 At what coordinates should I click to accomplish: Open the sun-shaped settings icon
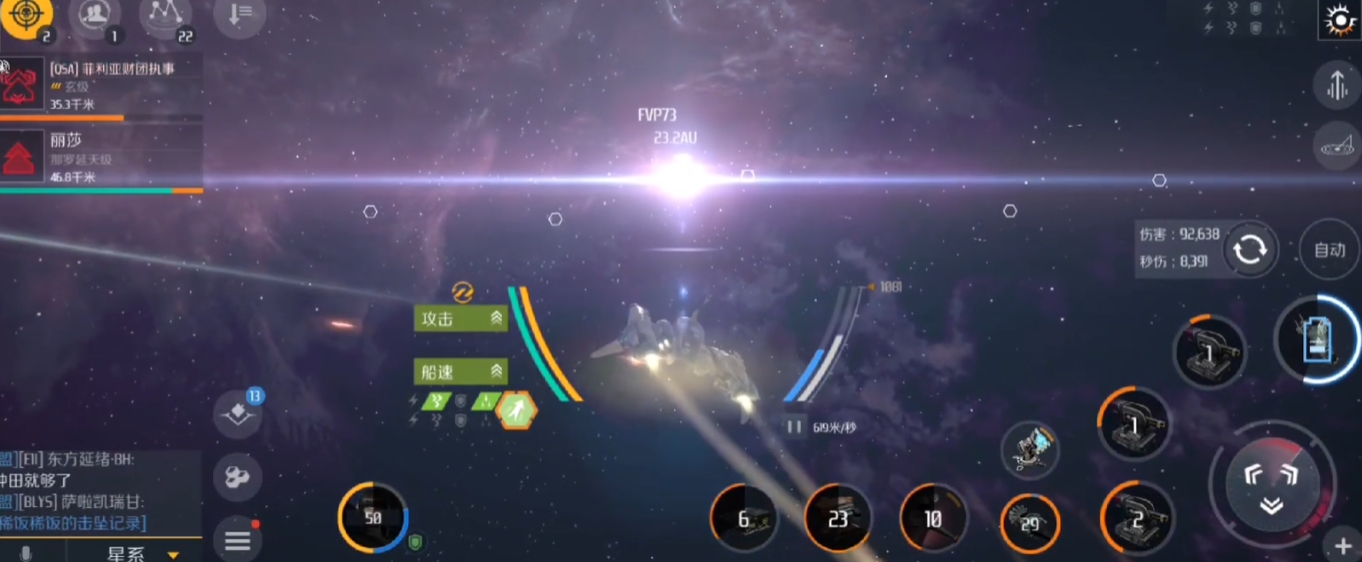coord(1339,20)
